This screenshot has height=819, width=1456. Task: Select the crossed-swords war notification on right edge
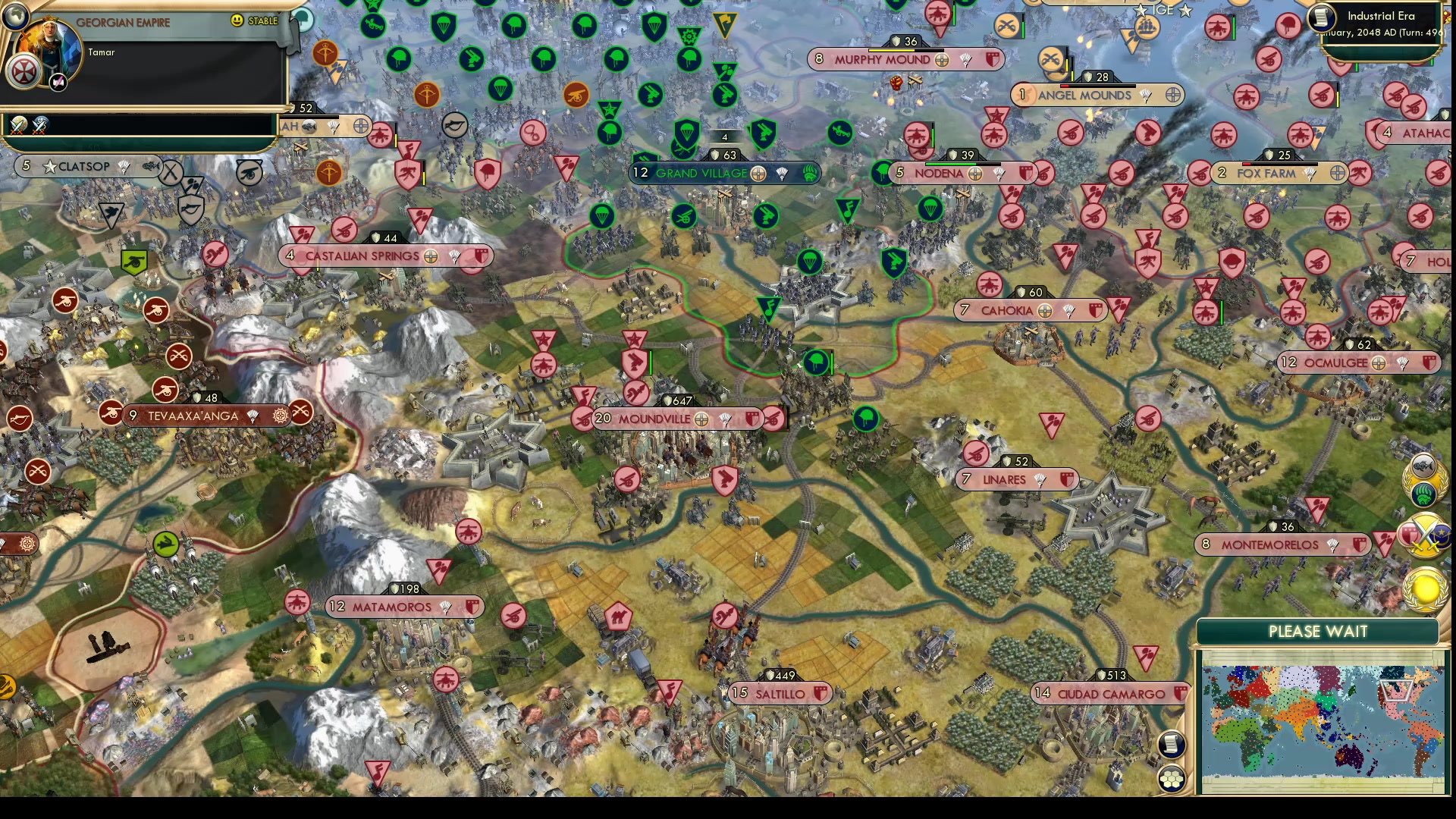tap(1424, 534)
